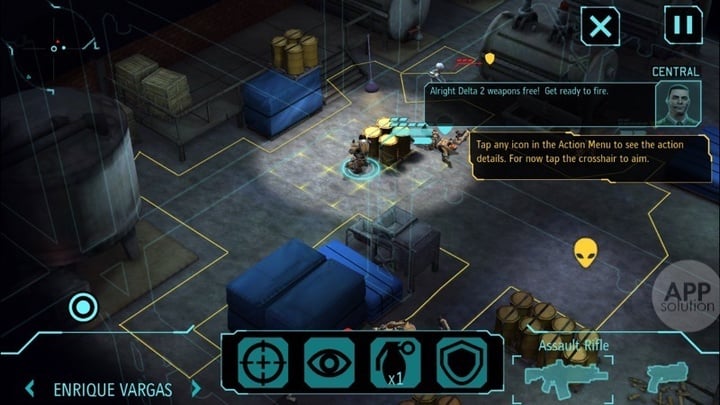Close the view with the X button
720x405 pixels.
coord(600,25)
